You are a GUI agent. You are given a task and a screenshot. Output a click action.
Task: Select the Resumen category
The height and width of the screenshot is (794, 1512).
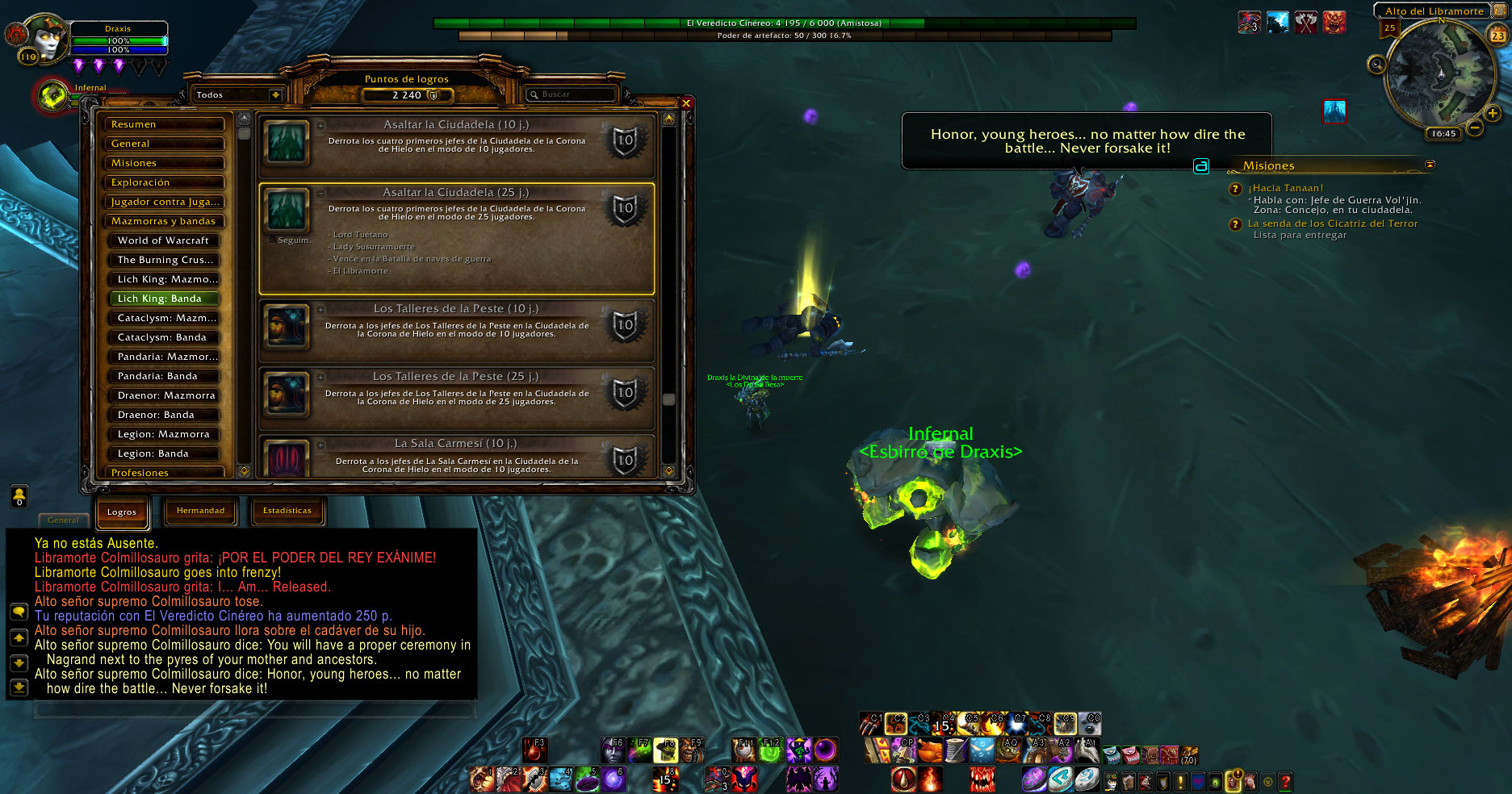point(165,124)
